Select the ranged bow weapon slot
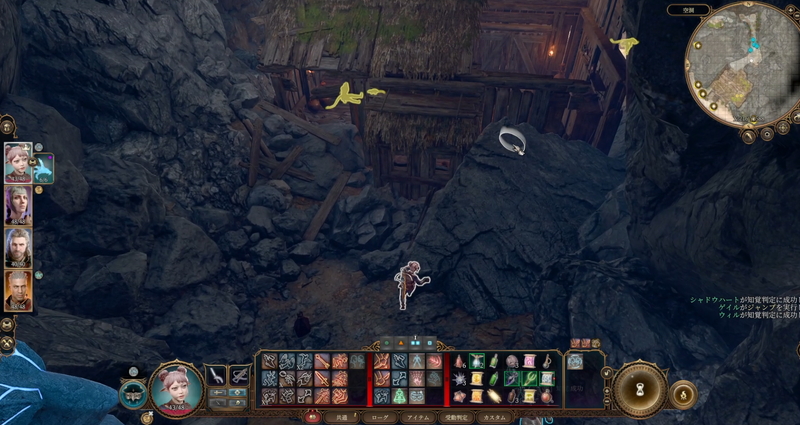Screen dimensions: 800x425 click(240, 375)
